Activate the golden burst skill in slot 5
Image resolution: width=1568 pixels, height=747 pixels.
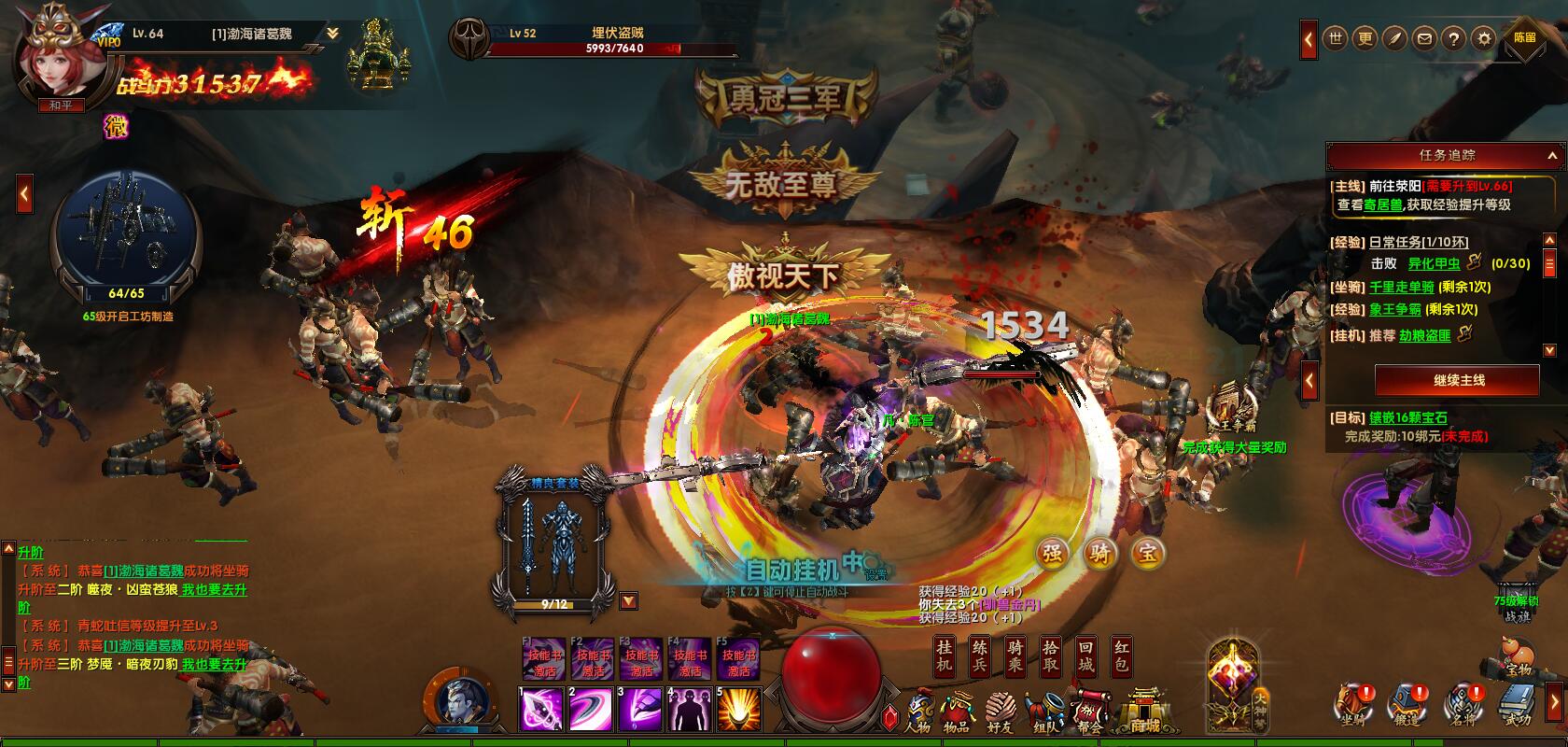tap(739, 710)
